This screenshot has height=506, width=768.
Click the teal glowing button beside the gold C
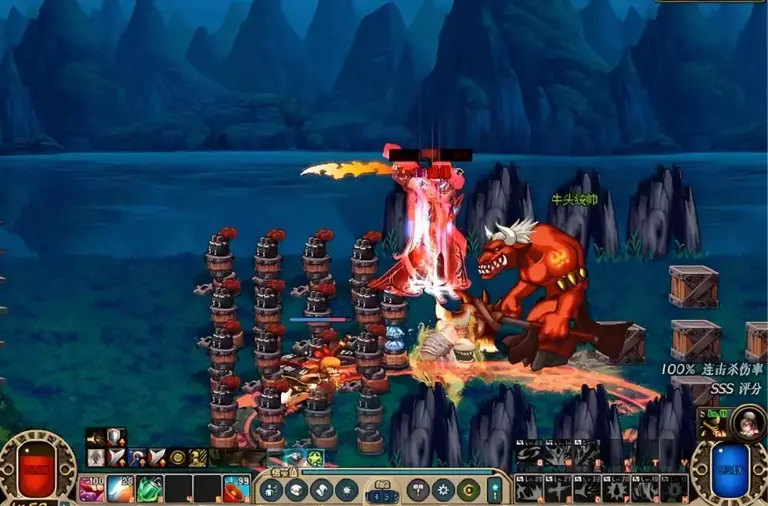[x=494, y=490]
